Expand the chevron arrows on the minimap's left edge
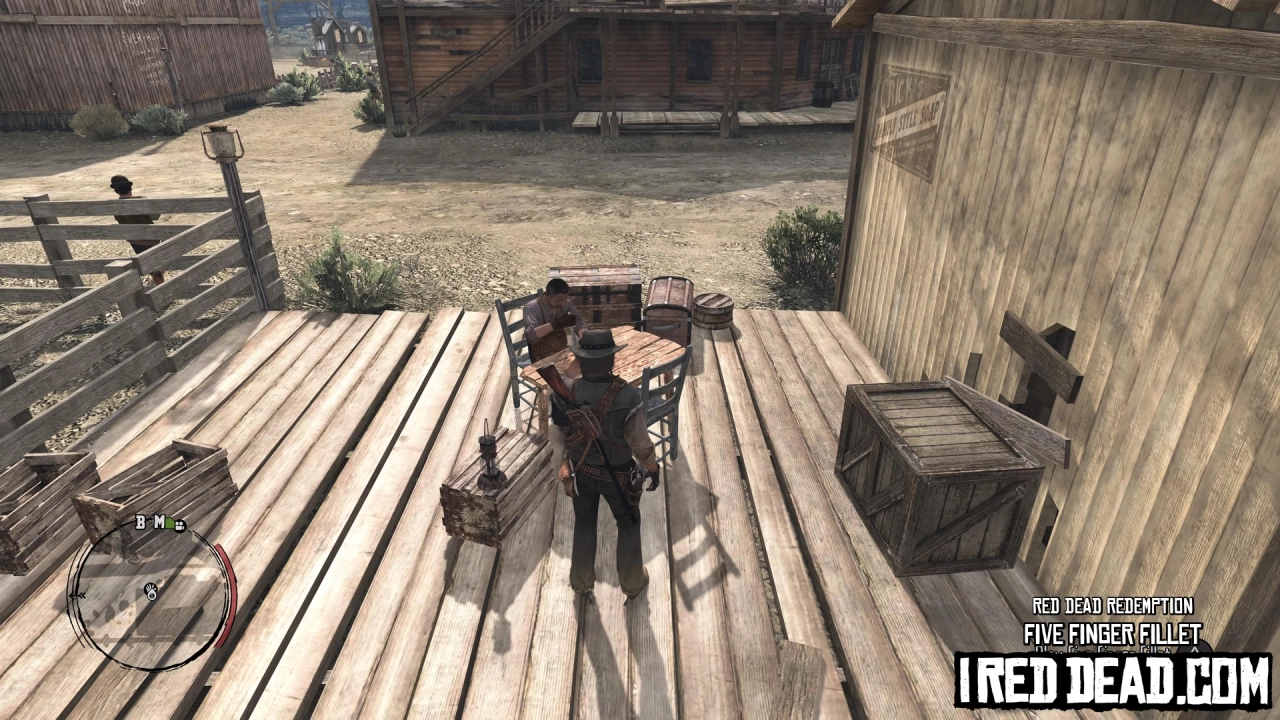1280x720 pixels. point(78,595)
